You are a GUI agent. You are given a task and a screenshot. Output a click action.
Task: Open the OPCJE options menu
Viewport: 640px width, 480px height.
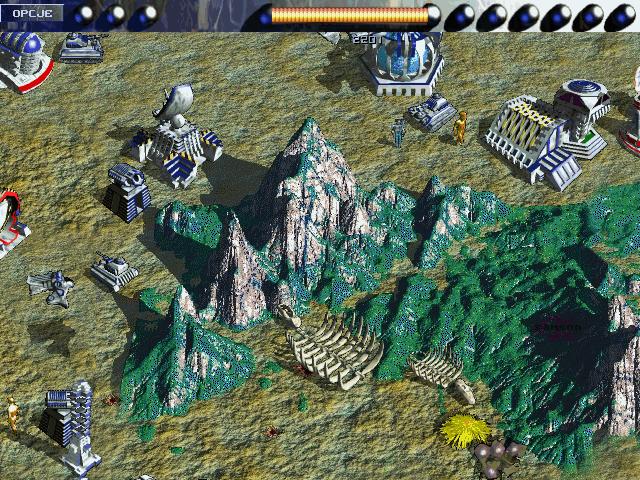(31, 13)
